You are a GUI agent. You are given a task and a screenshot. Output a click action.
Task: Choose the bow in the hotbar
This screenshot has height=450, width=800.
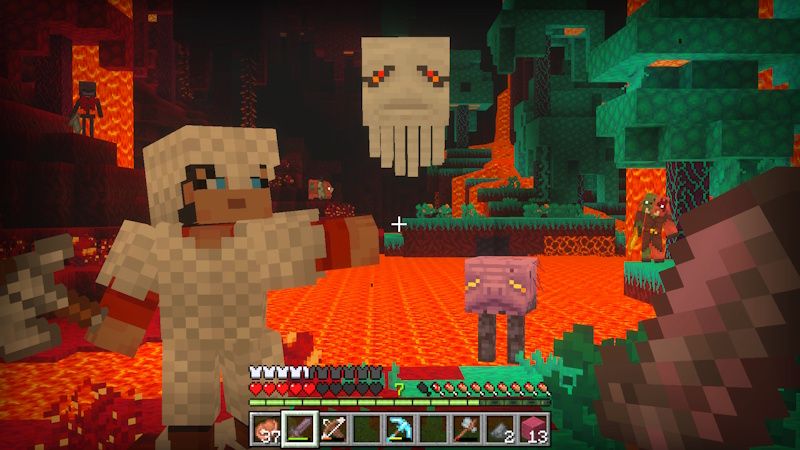(x=333, y=428)
